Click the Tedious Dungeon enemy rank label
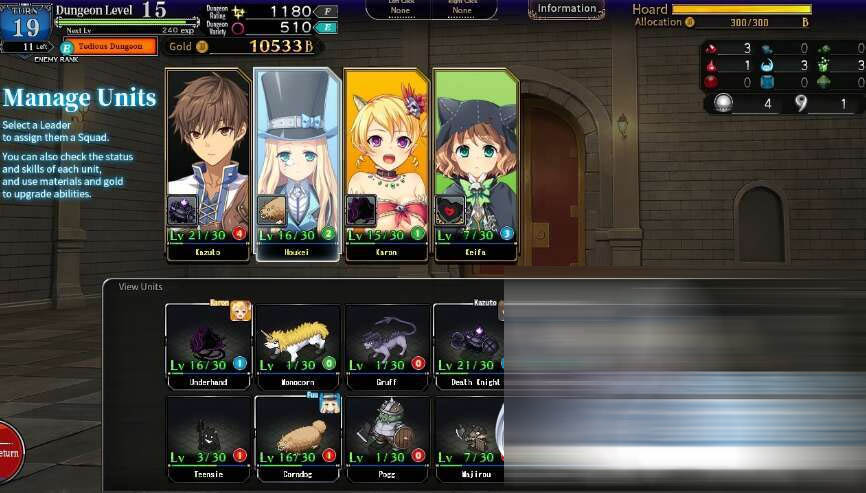The height and width of the screenshot is (493, 866). click(x=110, y=46)
